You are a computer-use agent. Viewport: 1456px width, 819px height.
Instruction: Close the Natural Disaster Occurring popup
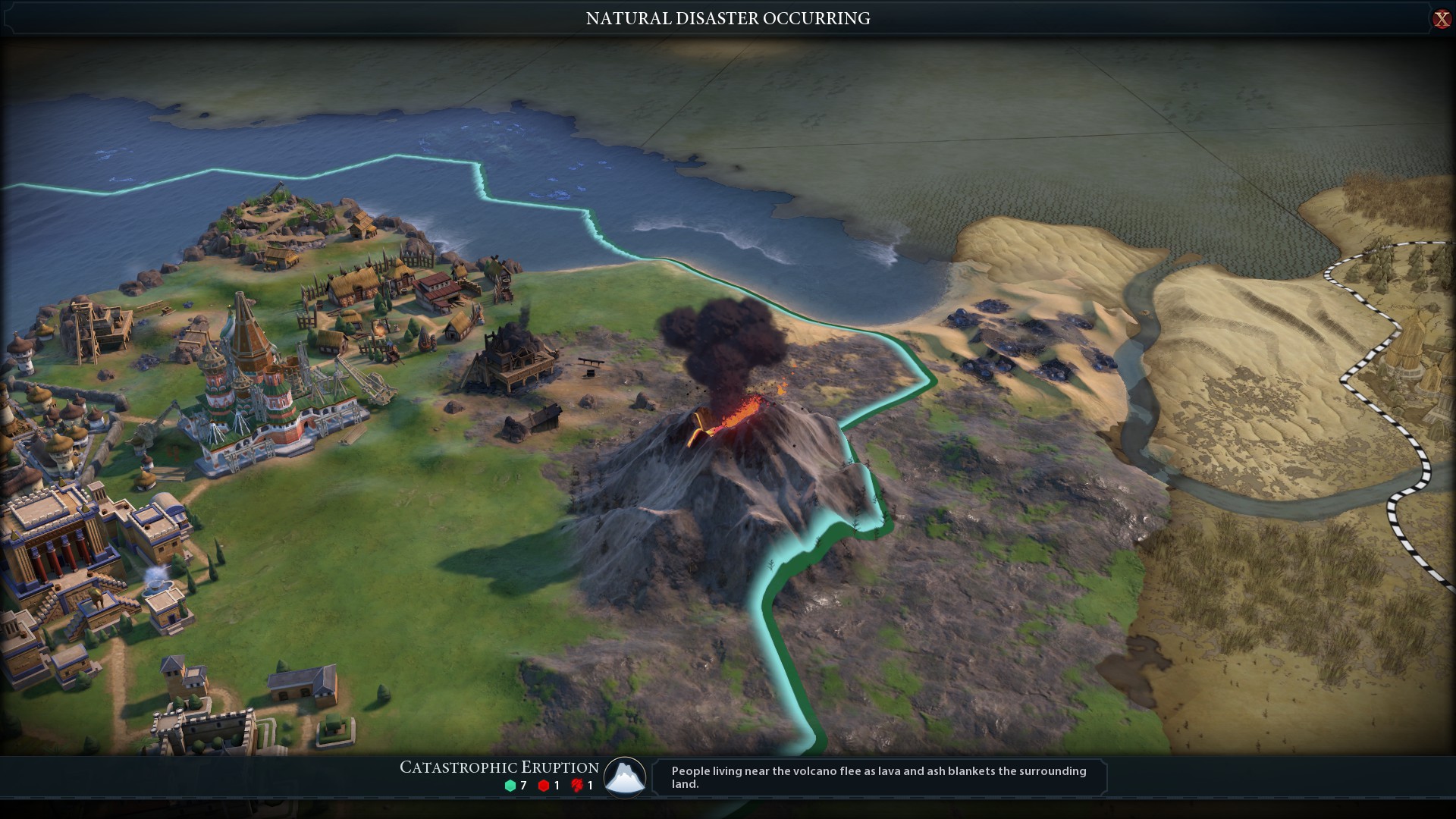(1441, 19)
